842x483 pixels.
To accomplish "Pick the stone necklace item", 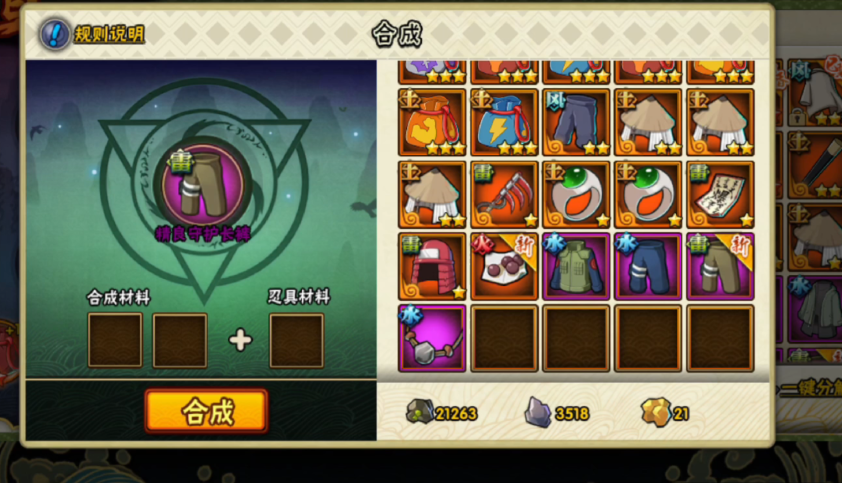I will pyautogui.click(x=432, y=338).
